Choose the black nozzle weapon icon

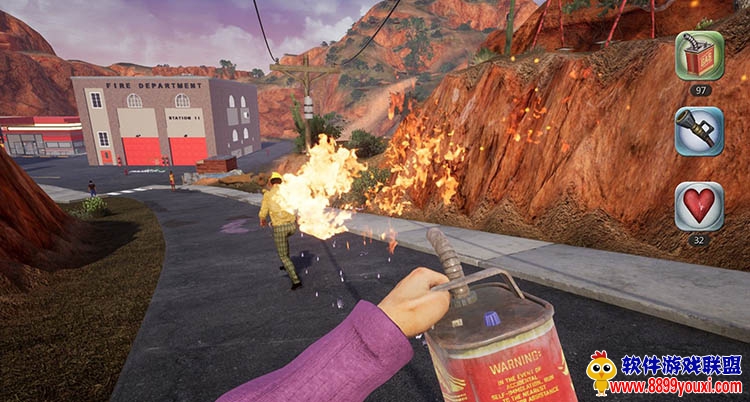(x=699, y=131)
